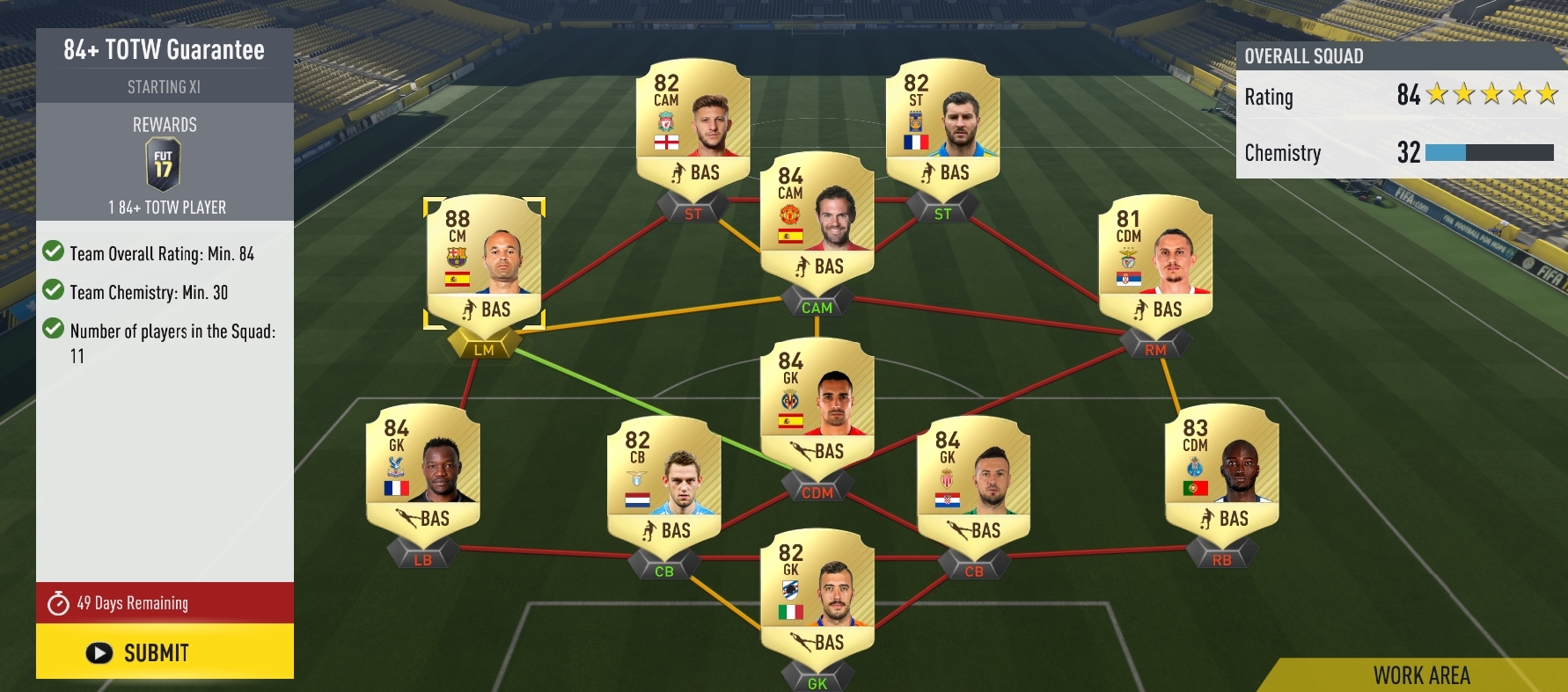Select the STARTING XI tab
This screenshot has height=692, width=1568.
pos(164,87)
